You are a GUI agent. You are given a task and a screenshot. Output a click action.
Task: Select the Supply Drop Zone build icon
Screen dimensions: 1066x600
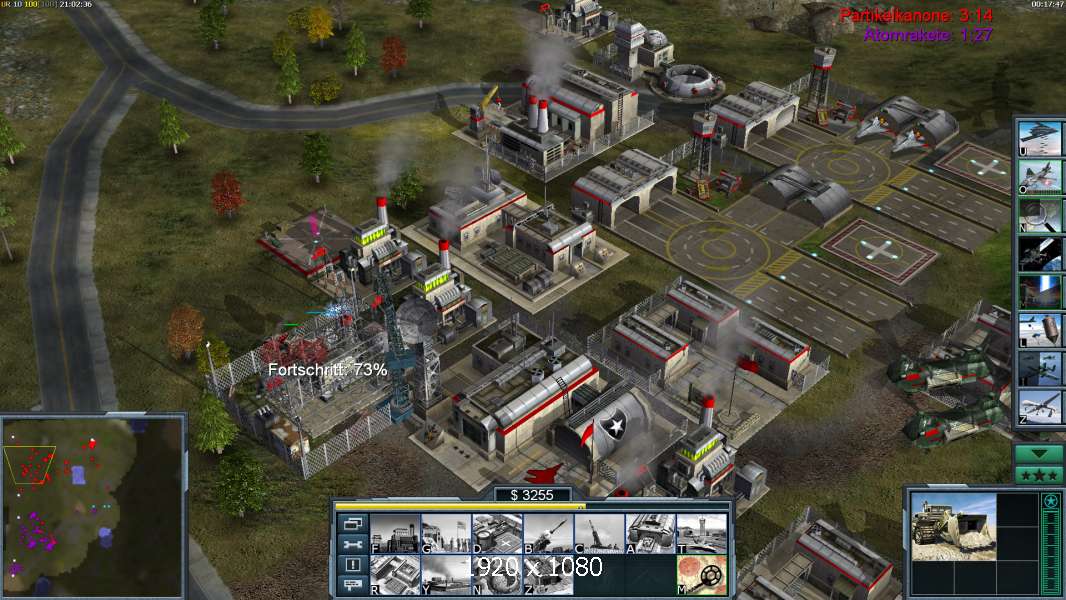pos(445,575)
